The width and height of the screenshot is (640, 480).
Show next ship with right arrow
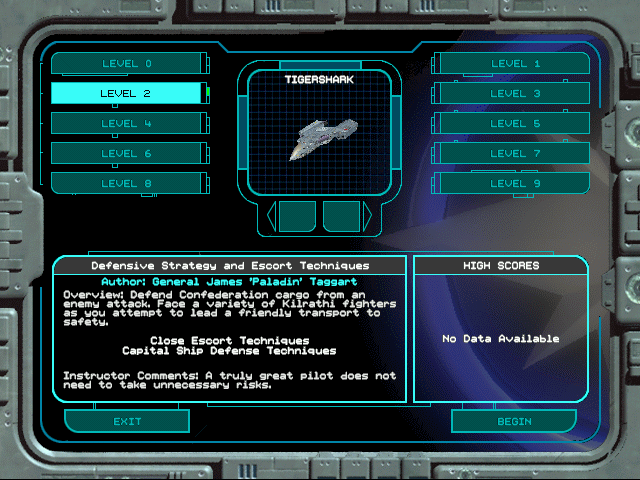[x=367, y=216]
